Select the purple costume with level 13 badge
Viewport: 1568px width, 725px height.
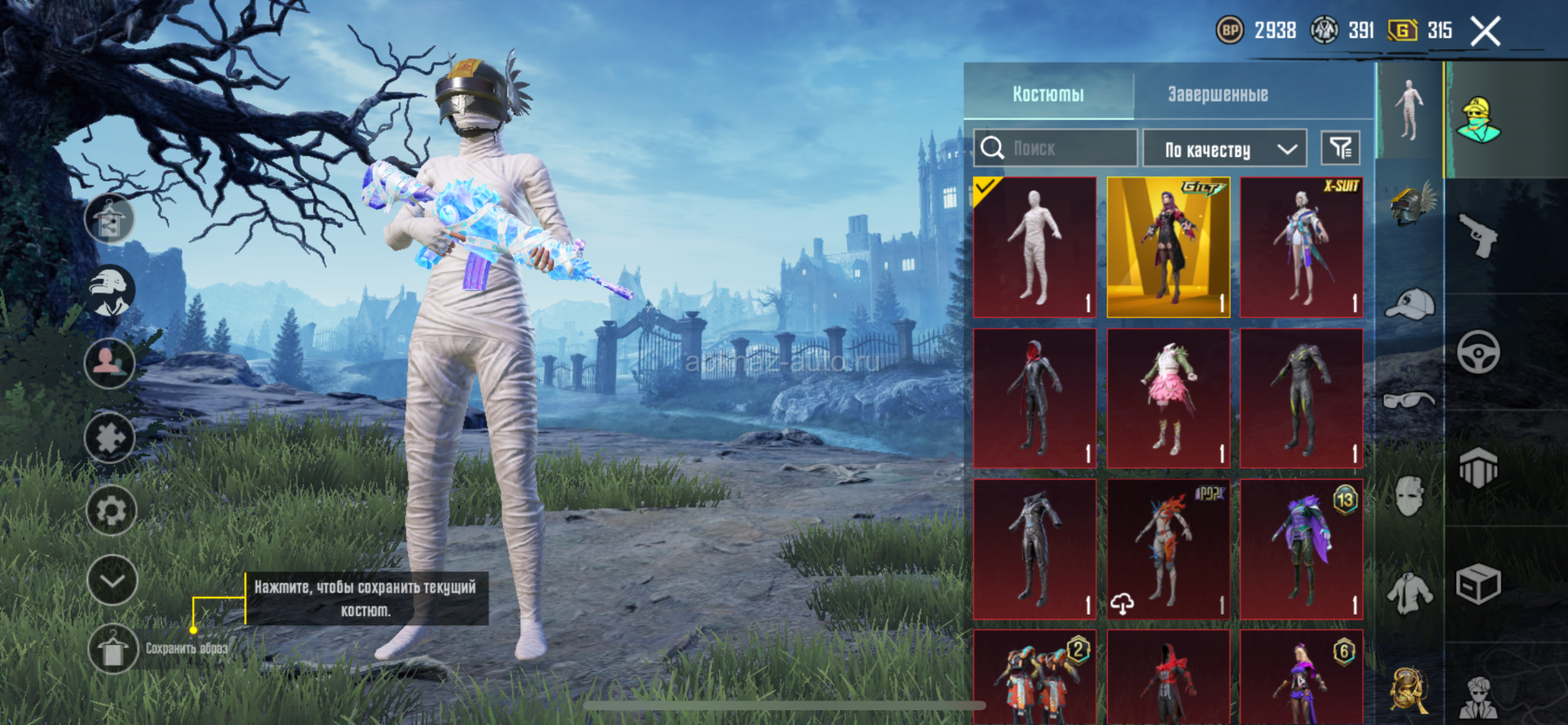(x=1302, y=549)
